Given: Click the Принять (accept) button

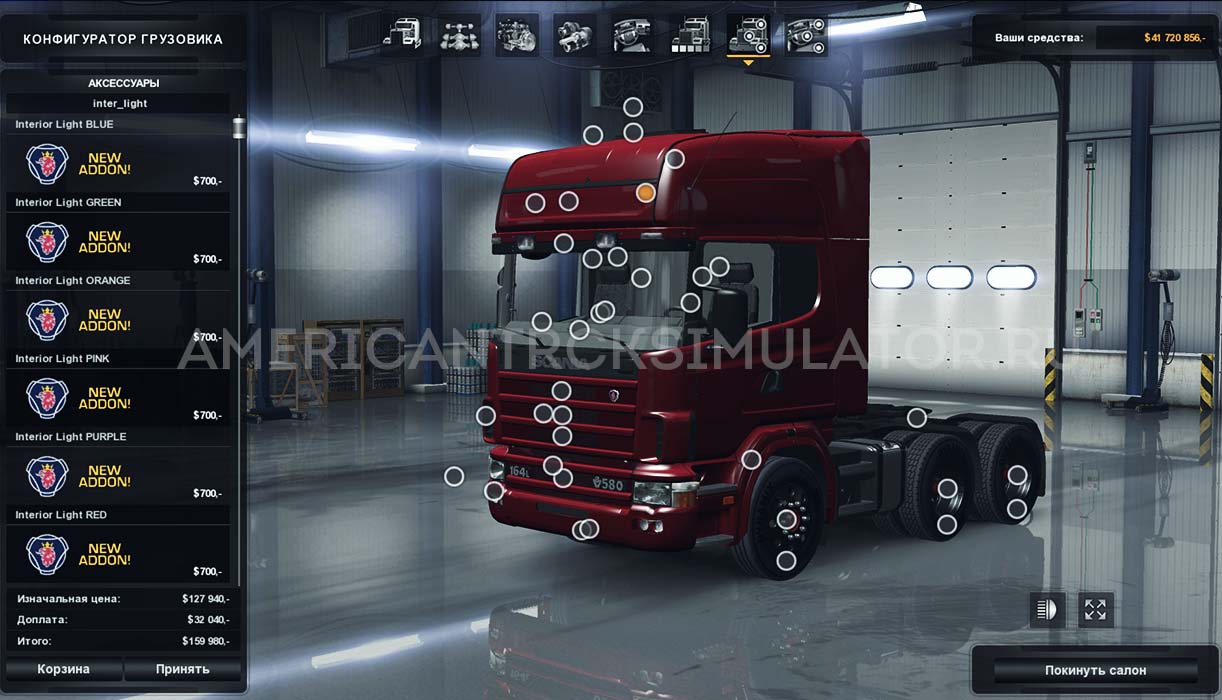Looking at the screenshot, I should point(182,669).
